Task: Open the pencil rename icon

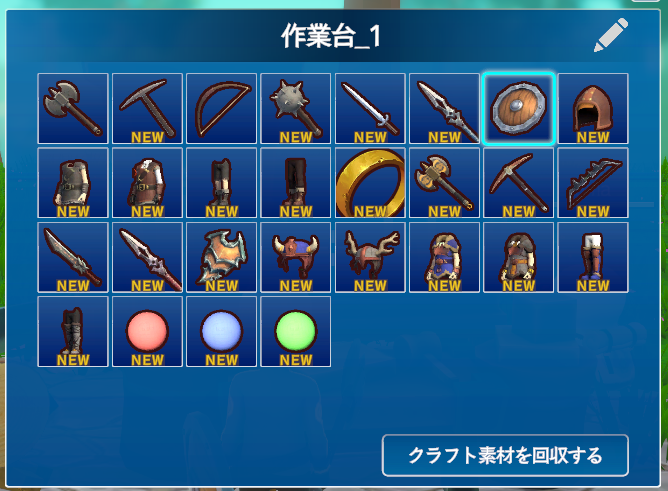Action: click(x=610, y=36)
